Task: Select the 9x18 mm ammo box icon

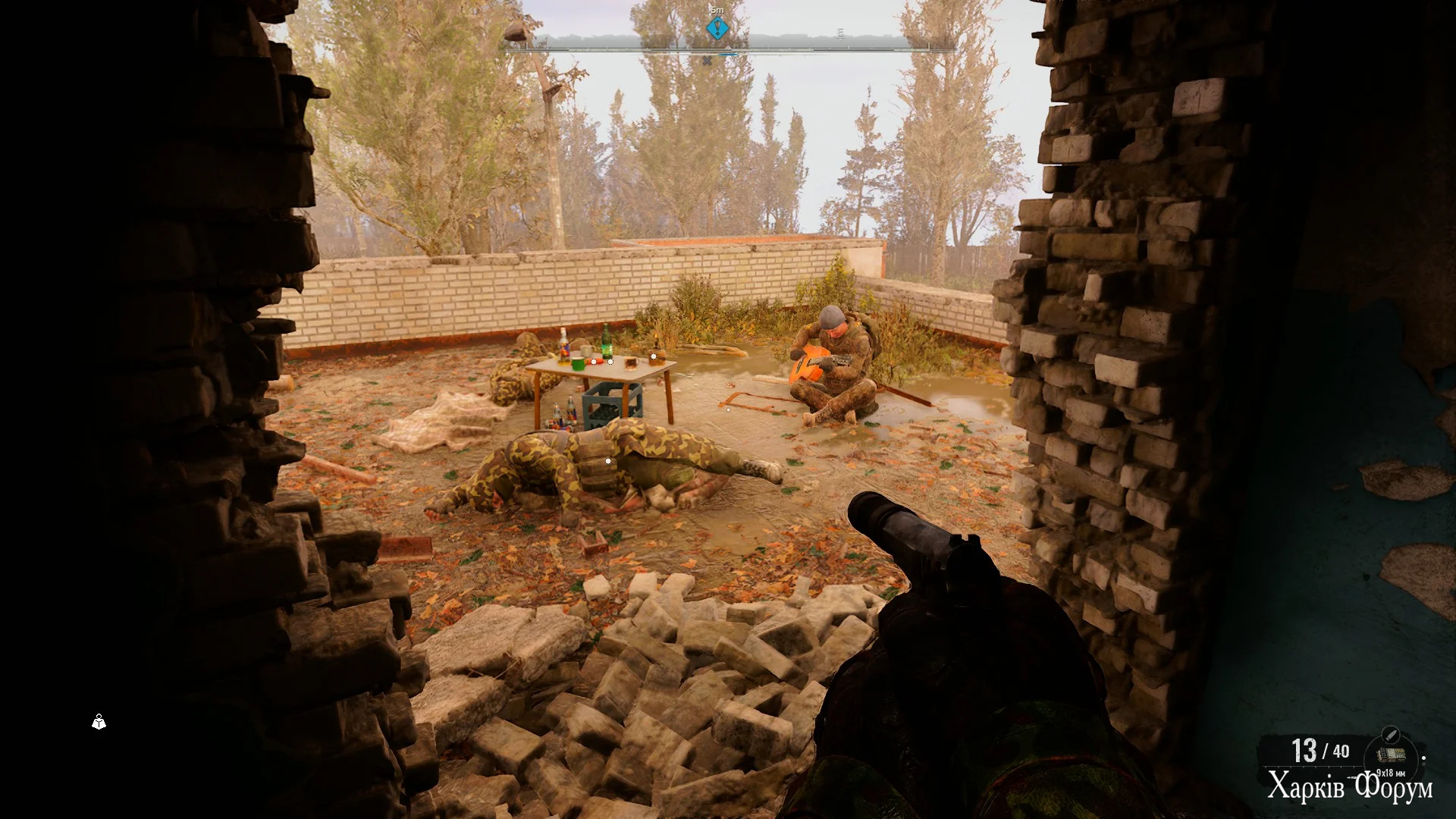Action: 1390,756
